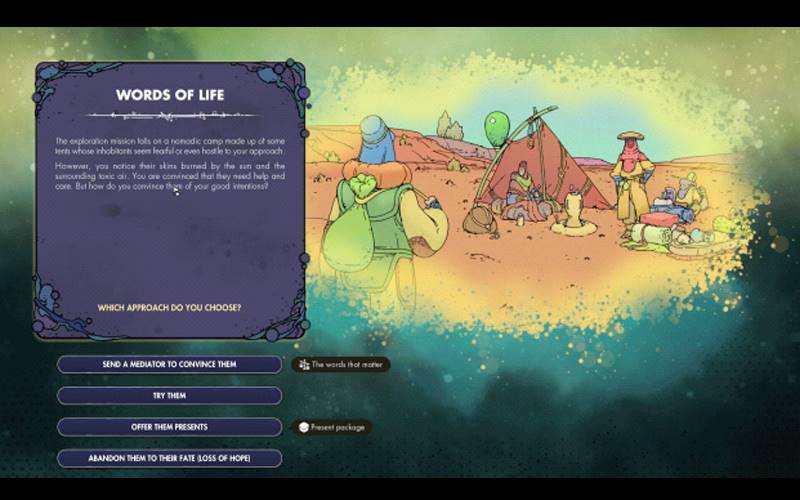Click The Words That Matter requirement tag

pyautogui.click(x=341, y=364)
